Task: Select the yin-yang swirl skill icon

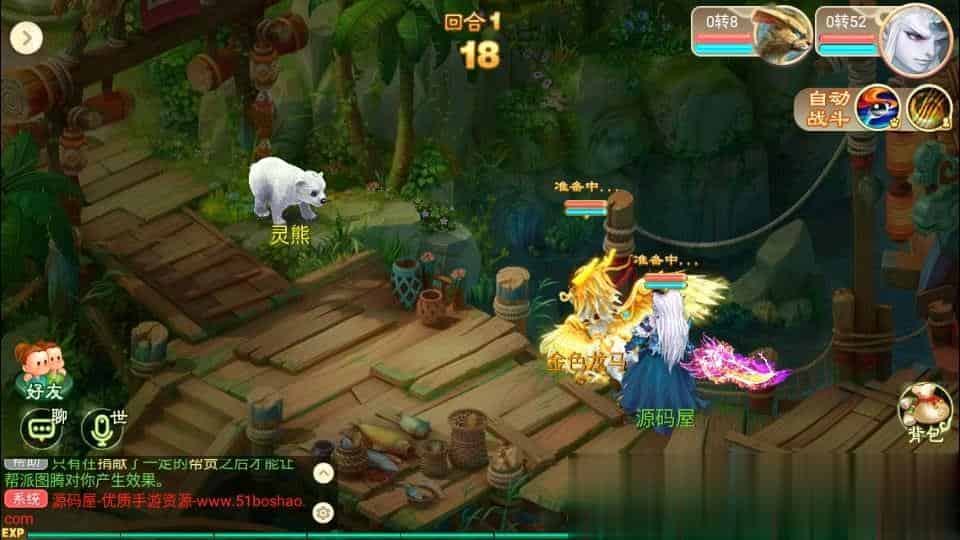Action: pos(878,108)
